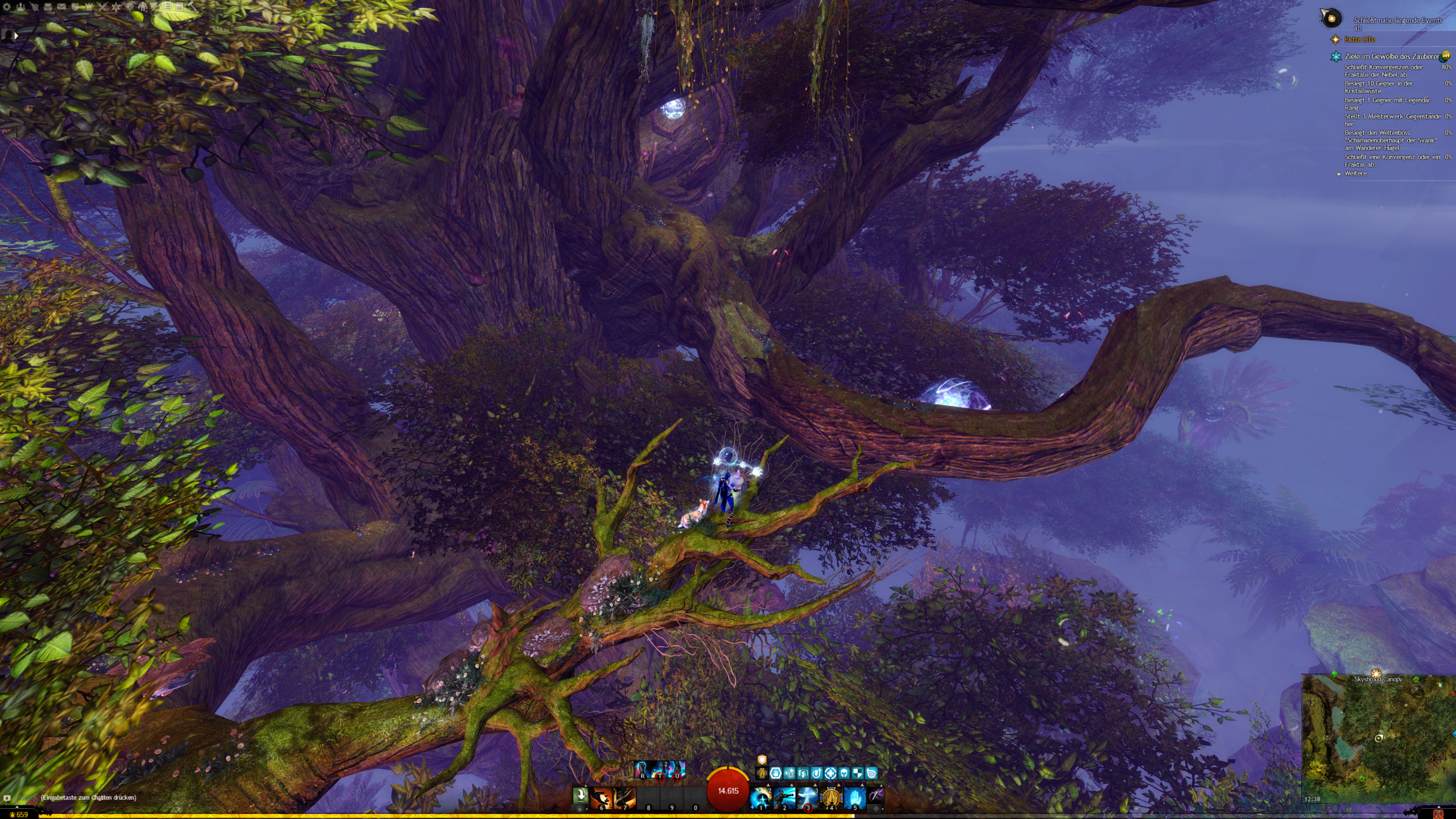Open the hammer icon in top menu
The image size is (1456, 819).
(192, 7)
